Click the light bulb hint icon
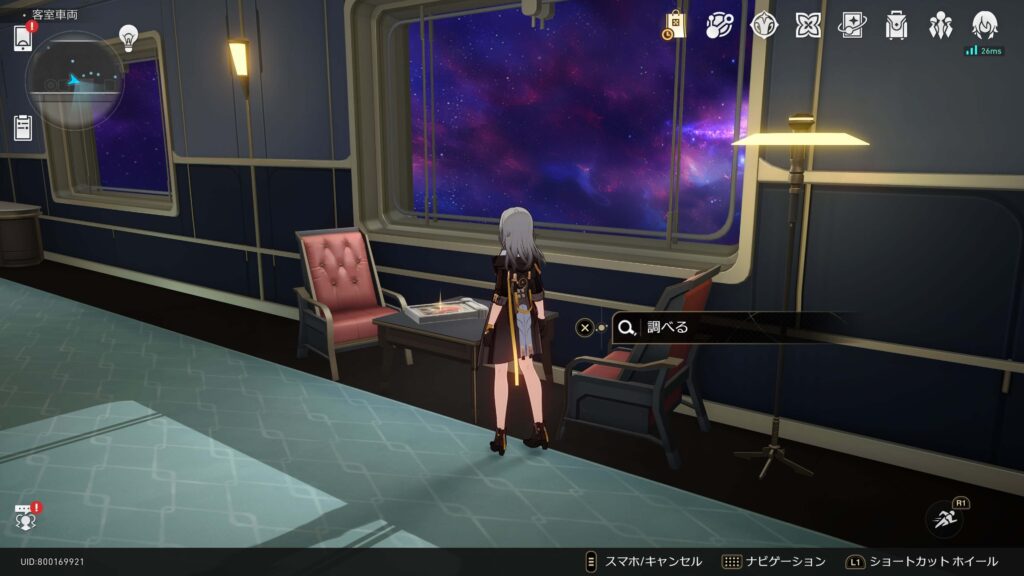The image size is (1024, 576). [x=128, y=38]
